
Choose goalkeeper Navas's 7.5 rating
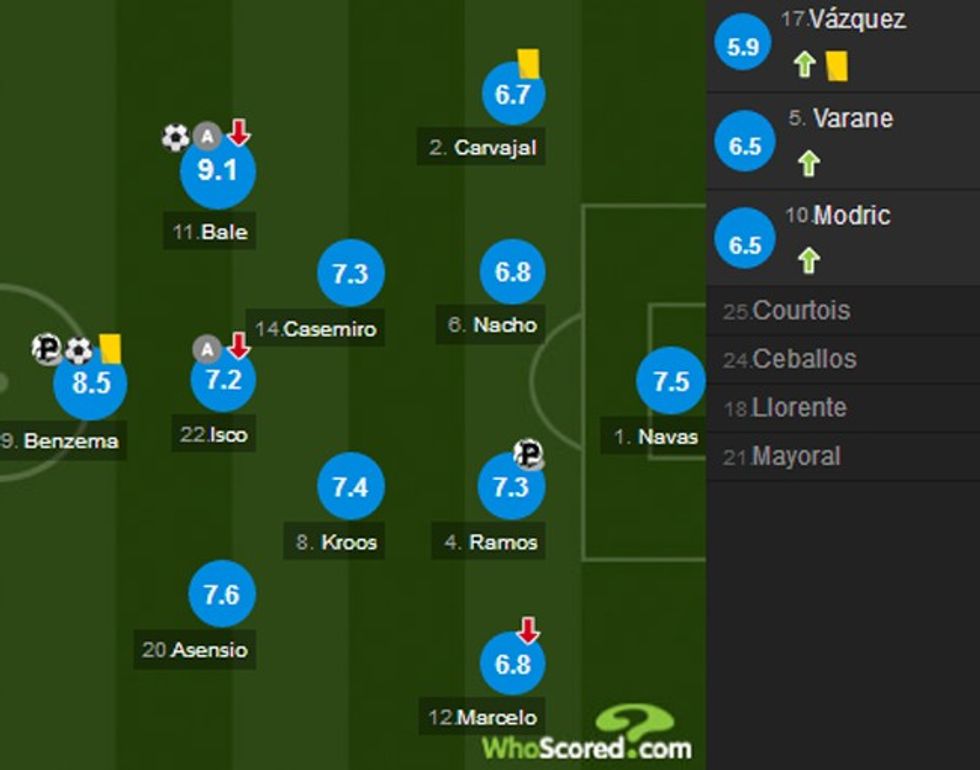click(x=670, y=382)
